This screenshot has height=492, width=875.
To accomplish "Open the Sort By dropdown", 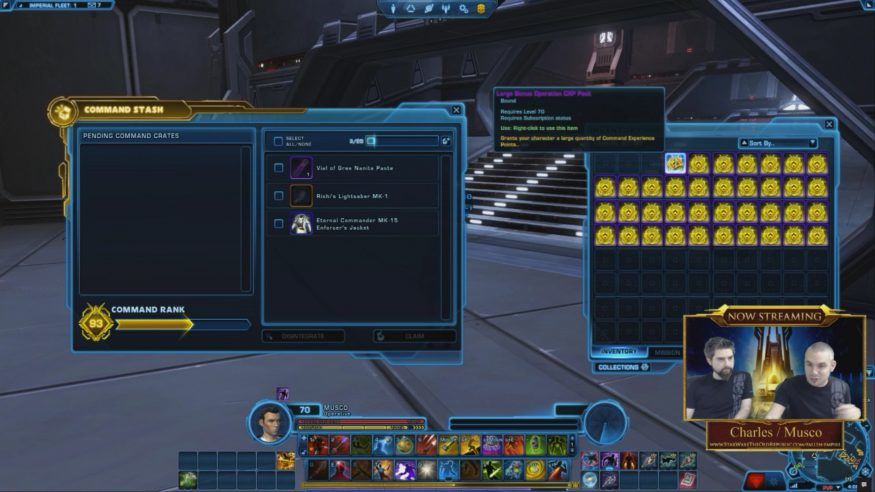I will point(778,143).
